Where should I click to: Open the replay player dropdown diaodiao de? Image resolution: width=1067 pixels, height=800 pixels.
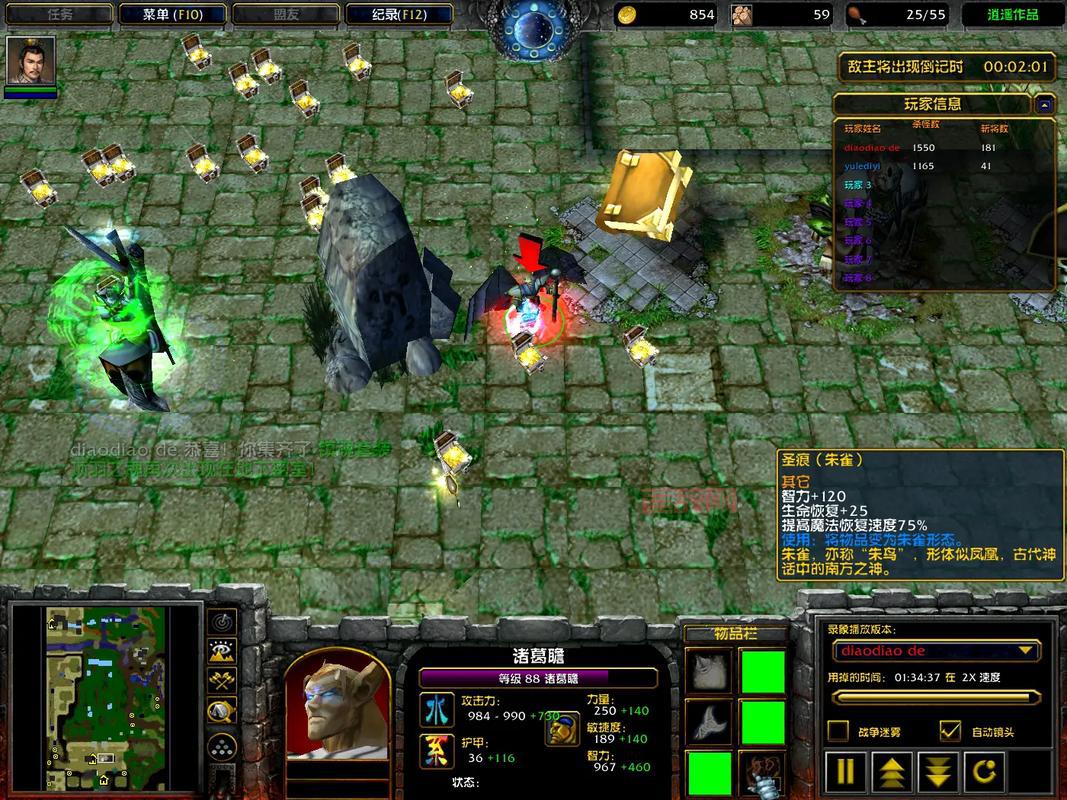(x=936, y=651)
